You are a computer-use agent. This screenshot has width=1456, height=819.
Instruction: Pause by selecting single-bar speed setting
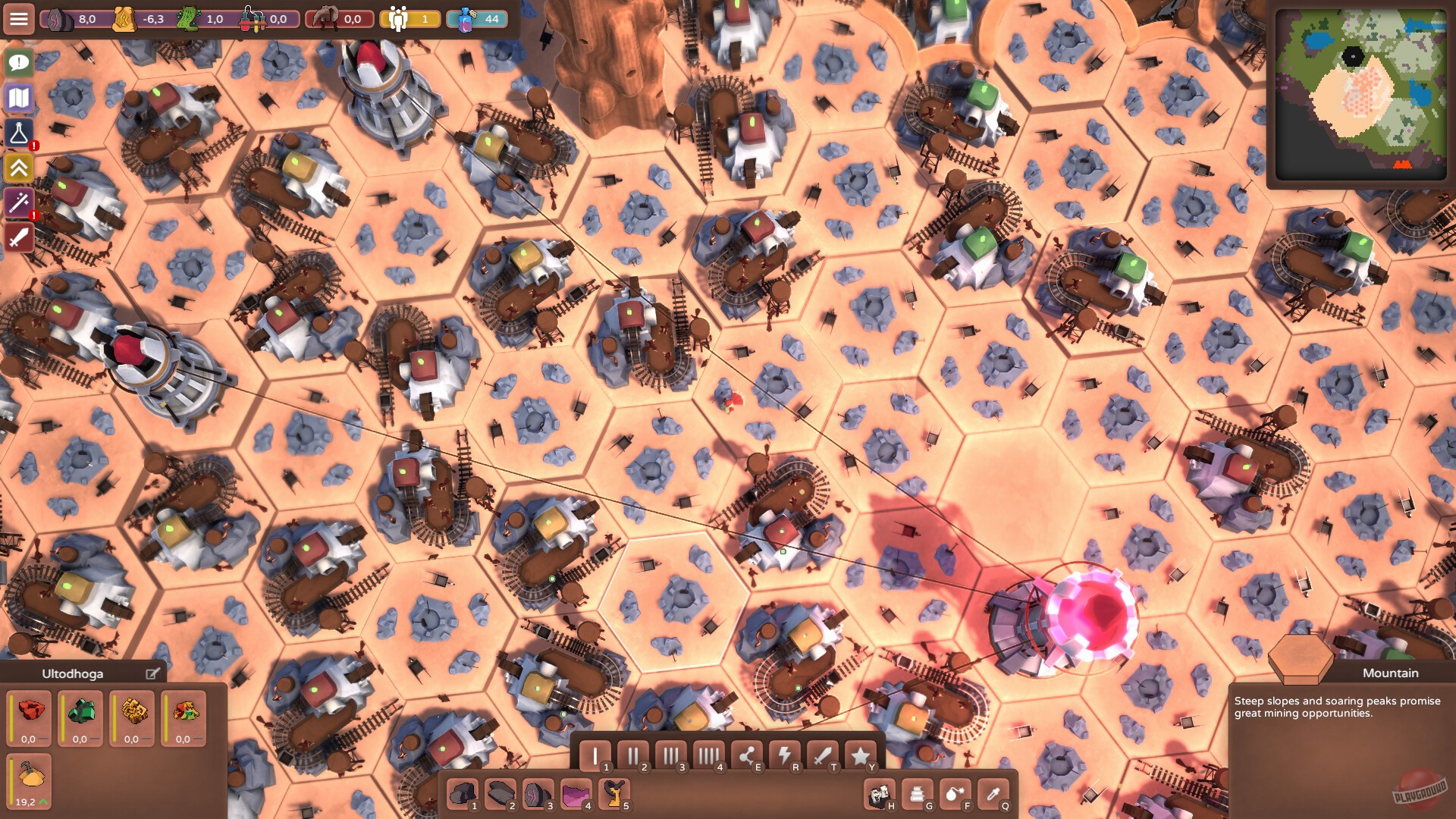click(x=596, y=755)
